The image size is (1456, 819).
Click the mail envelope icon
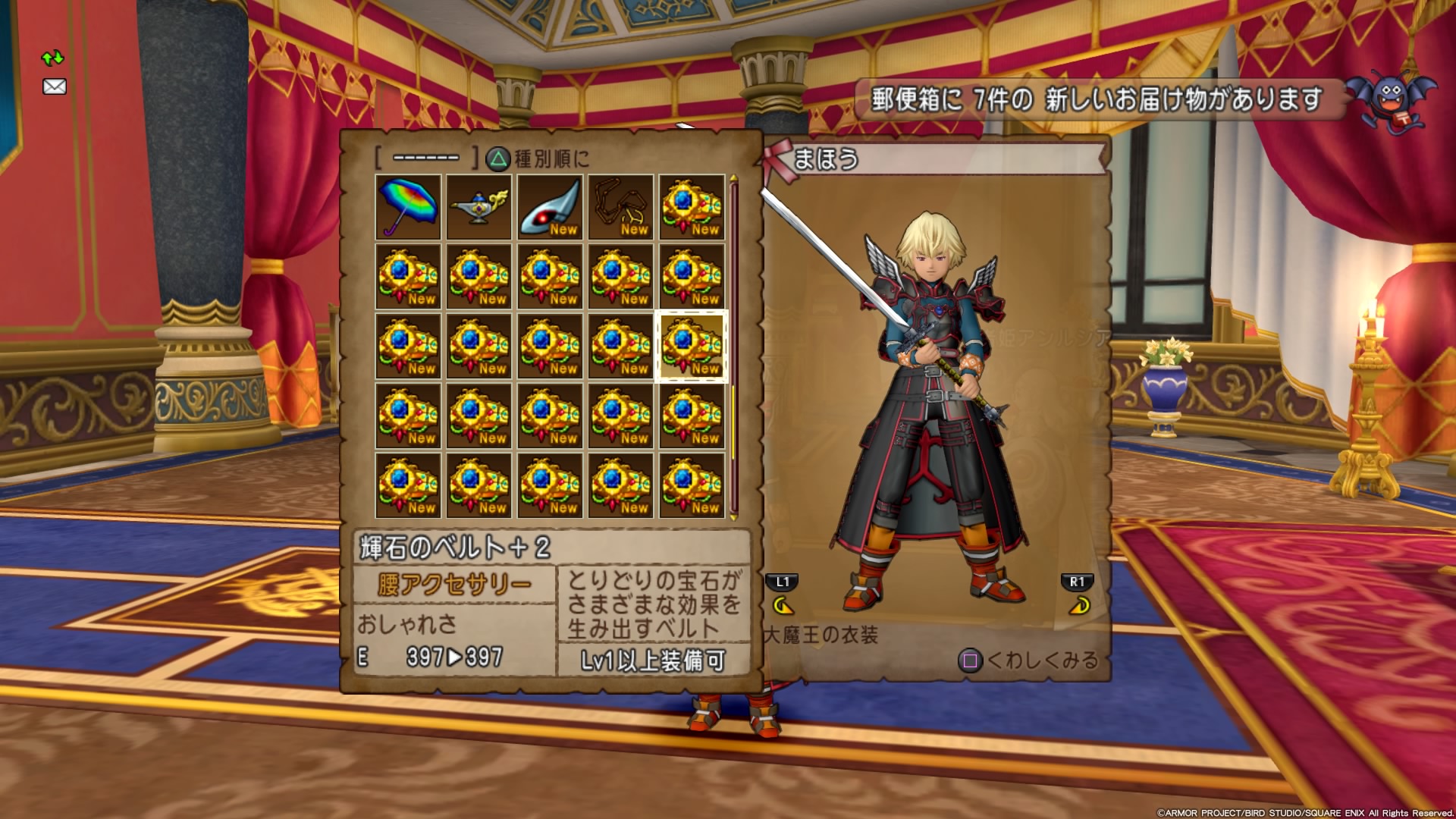pos(55,86)
